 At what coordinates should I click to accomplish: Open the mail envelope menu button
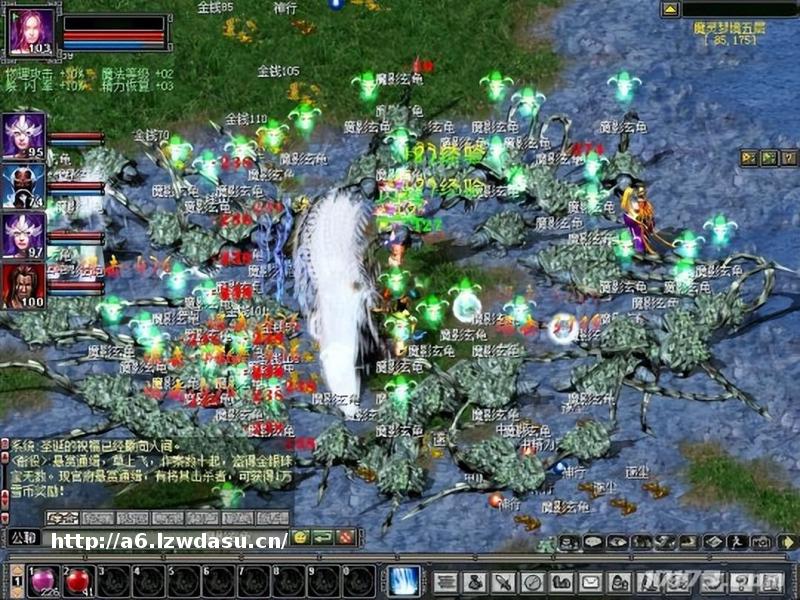[591, 581]
